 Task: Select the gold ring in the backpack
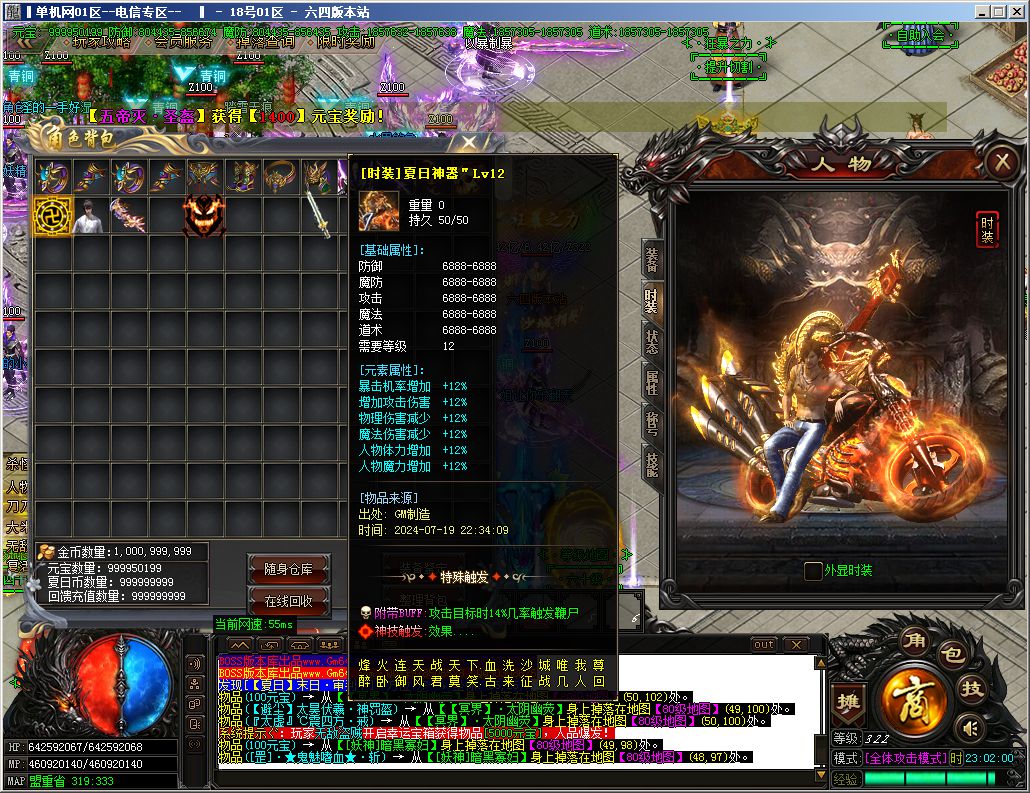(x=279, y=177)
